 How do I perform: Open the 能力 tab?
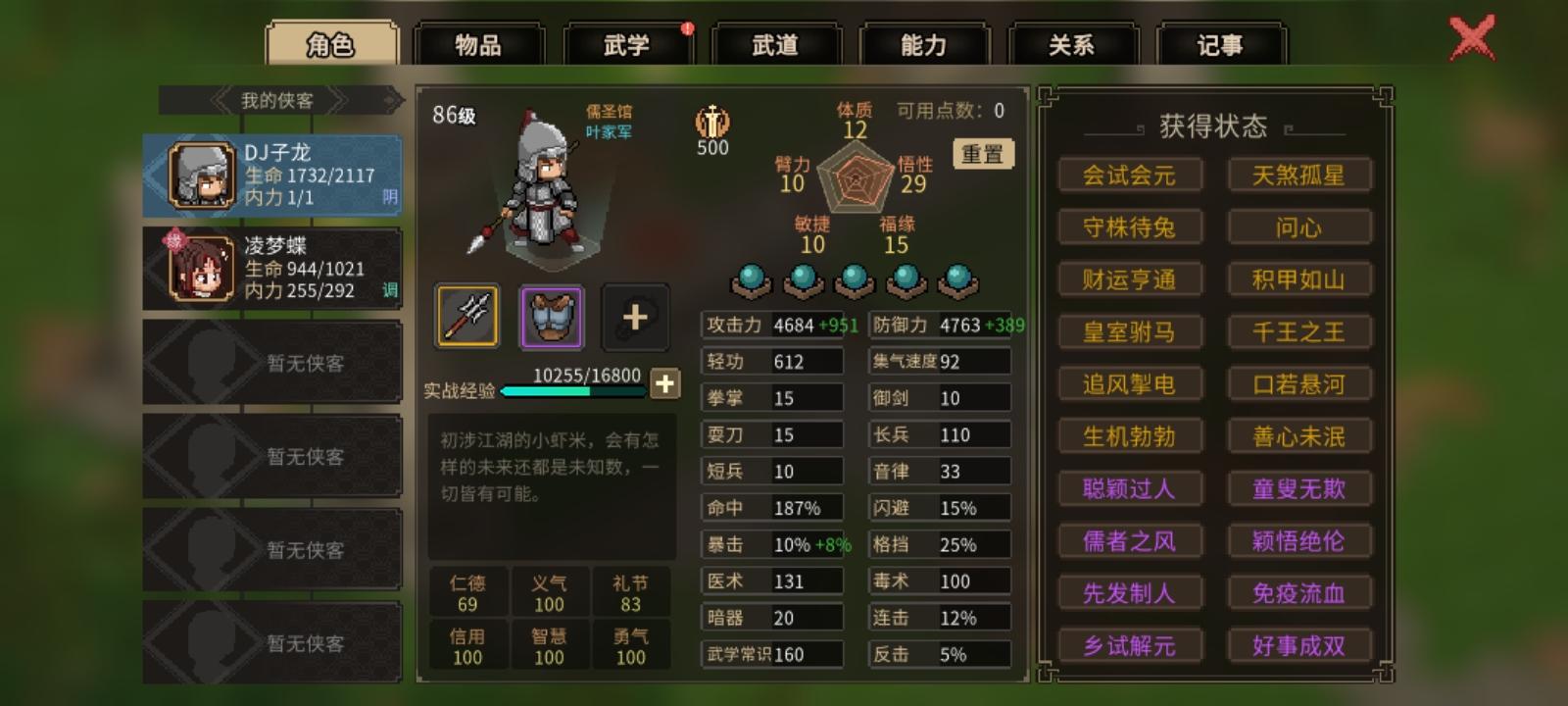[x=925, y=43]
